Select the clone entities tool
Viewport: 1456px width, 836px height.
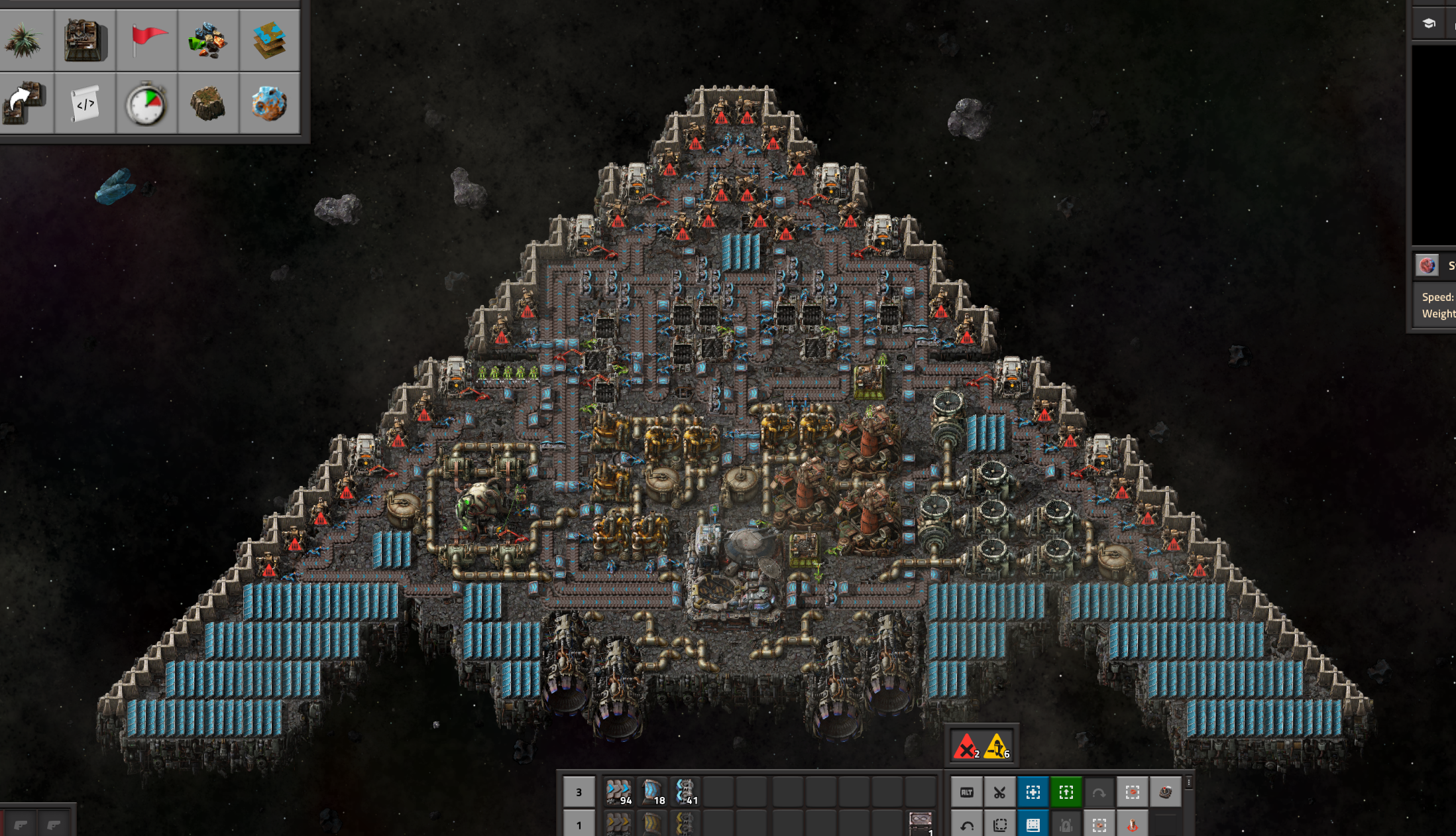(25, 103)
